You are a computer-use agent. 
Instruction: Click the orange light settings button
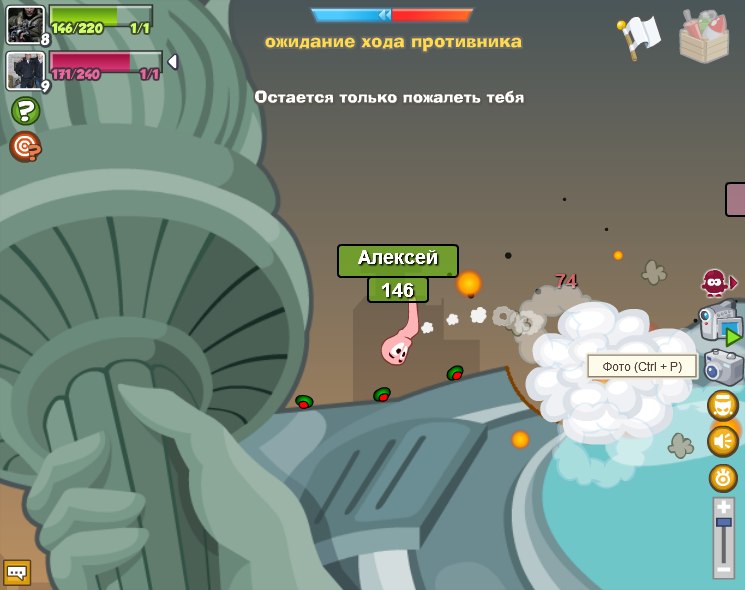(x=722, y=477)
